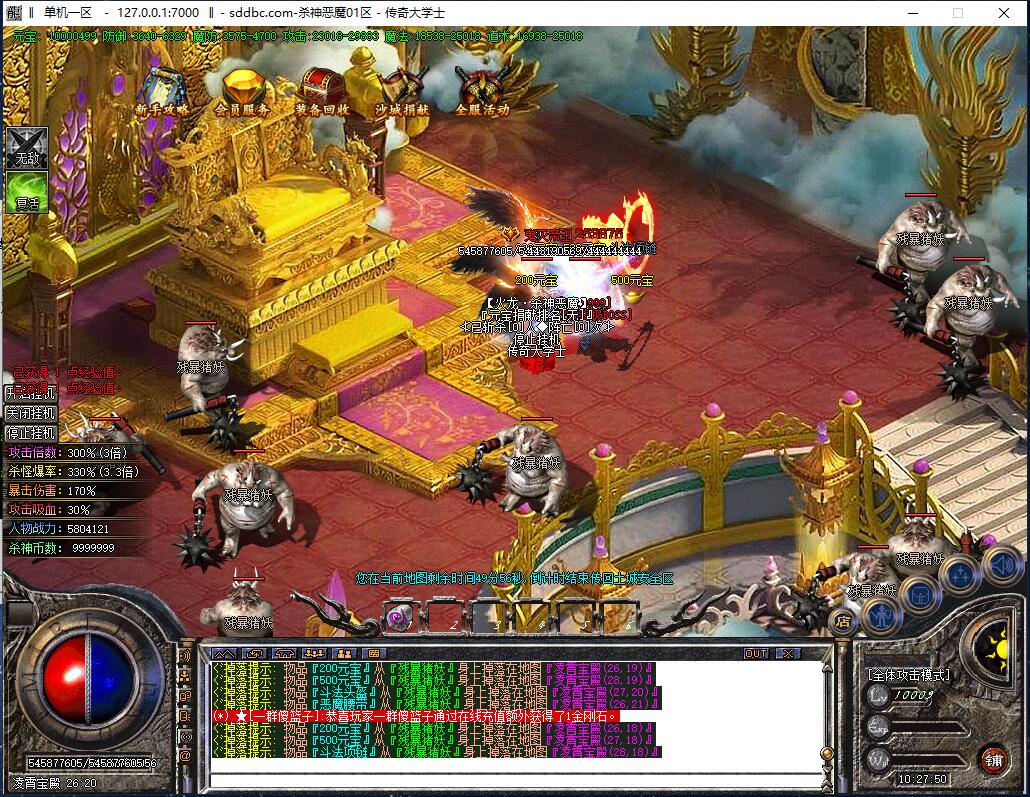Viewport: 1030px width, 797px height.
Task: Close the game with the X button beside OUT
Action: (x=788, y=653)
